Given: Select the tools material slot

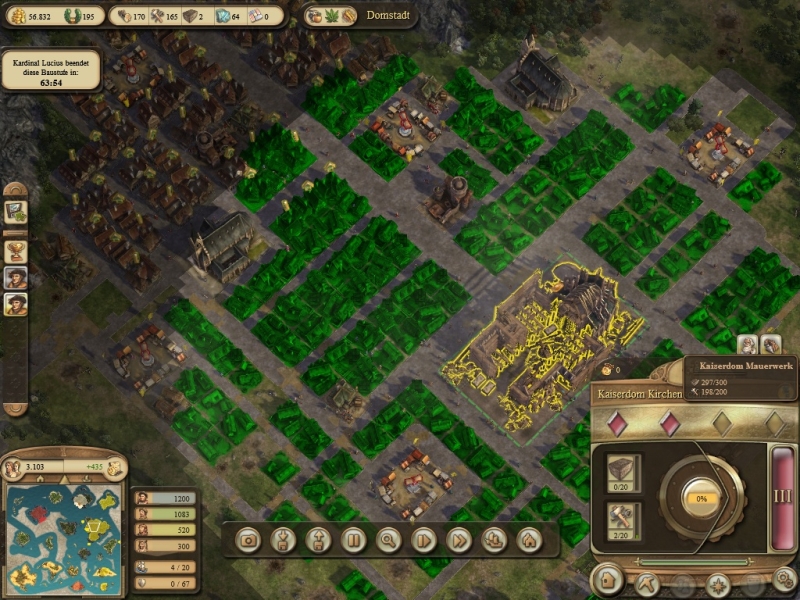Looking at the screenshot, I should click(x=622, y=518).
